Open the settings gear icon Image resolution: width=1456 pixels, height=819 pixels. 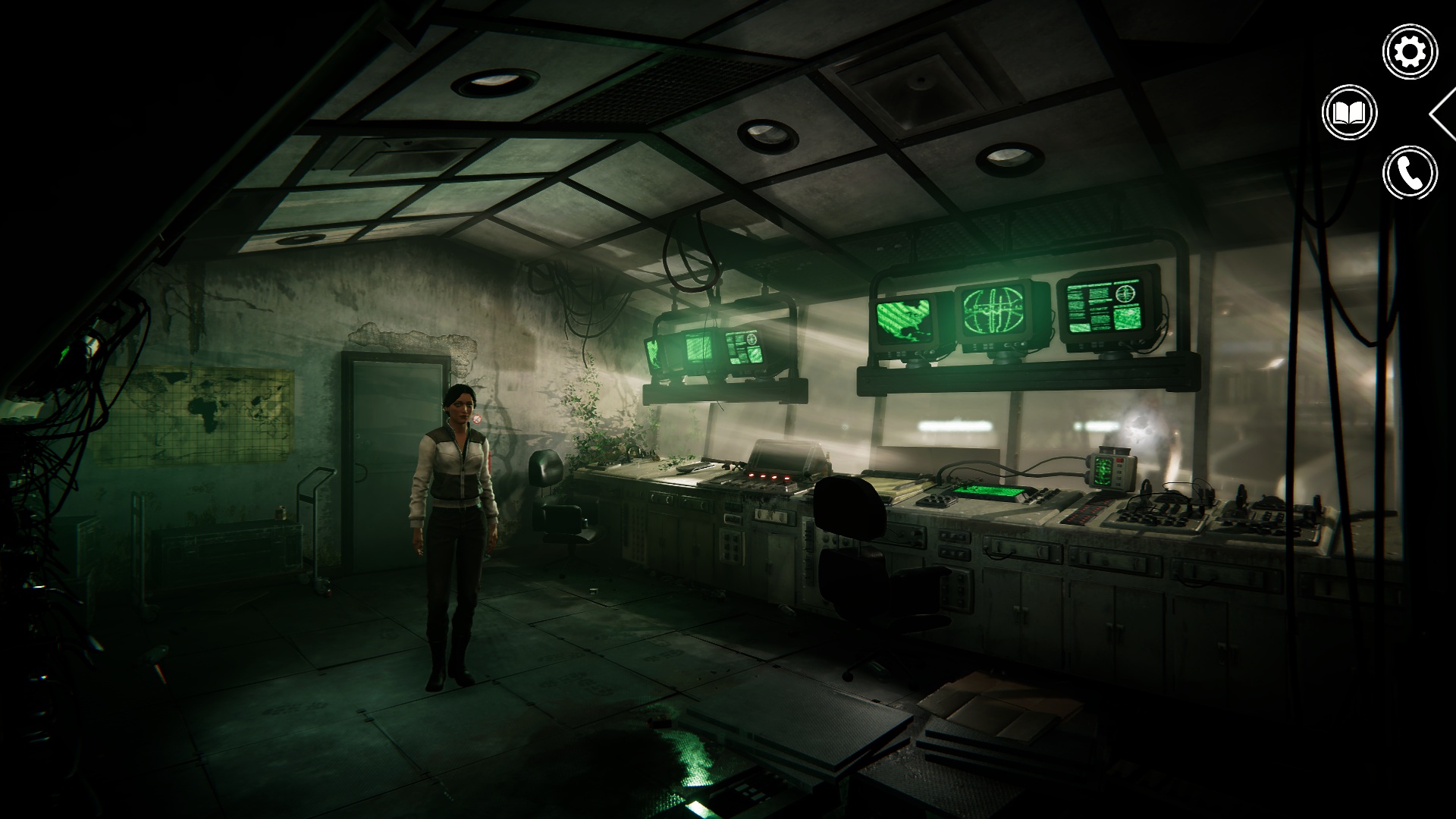[1410, 52]
